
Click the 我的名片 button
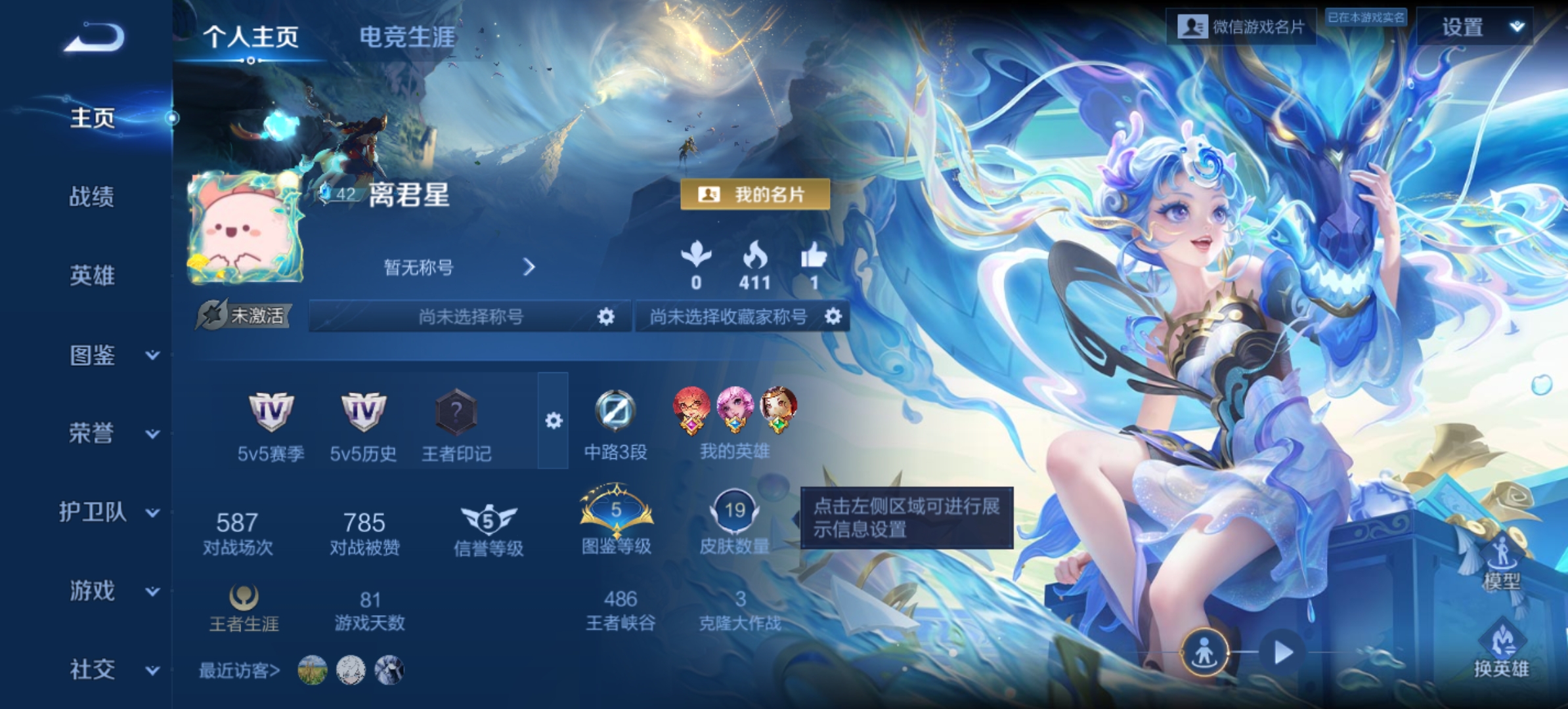pos(755,194)
